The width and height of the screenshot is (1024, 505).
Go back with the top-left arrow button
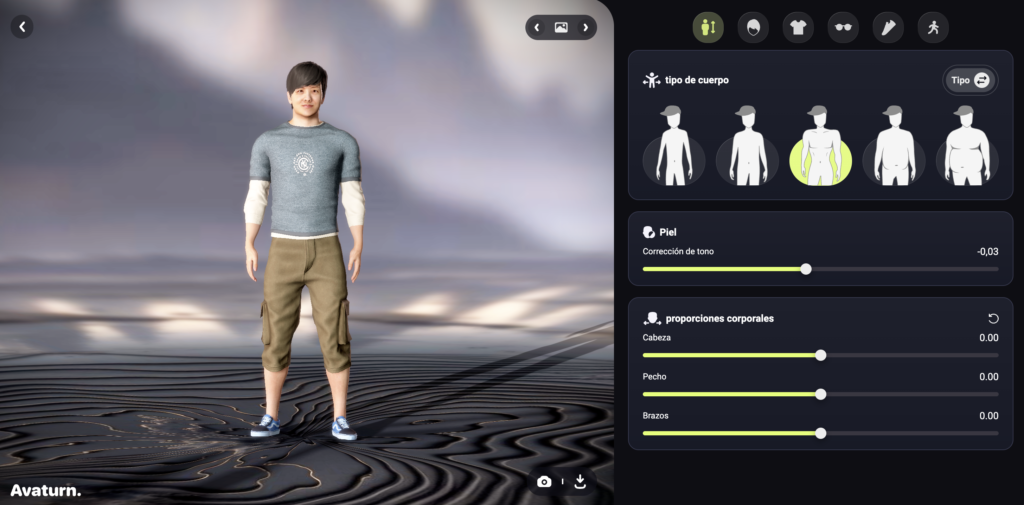click(22, 27)
